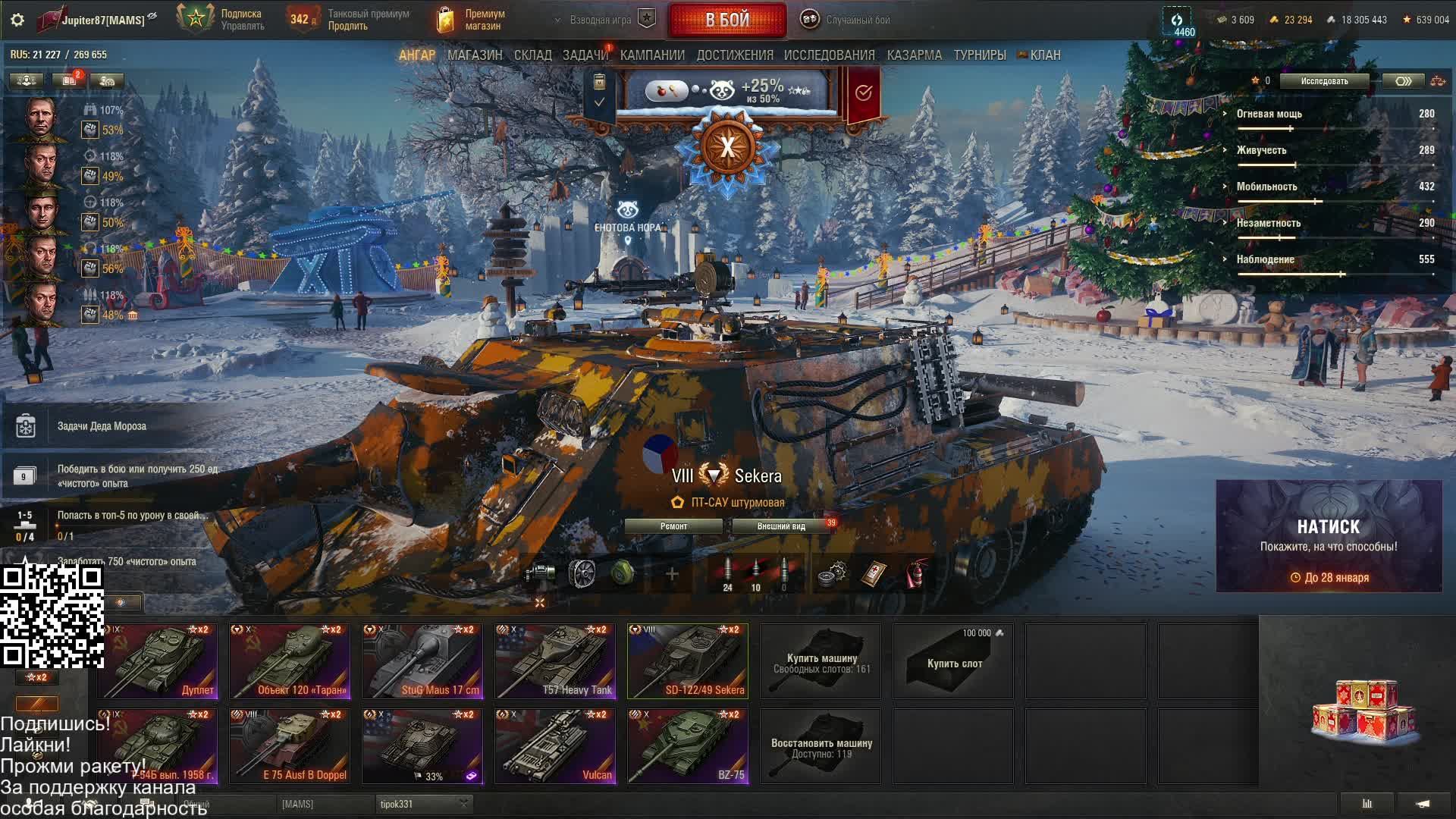Open Восстановить машину tile
1456x819 pixels.
pyautogui.click(x=821, y=747)
